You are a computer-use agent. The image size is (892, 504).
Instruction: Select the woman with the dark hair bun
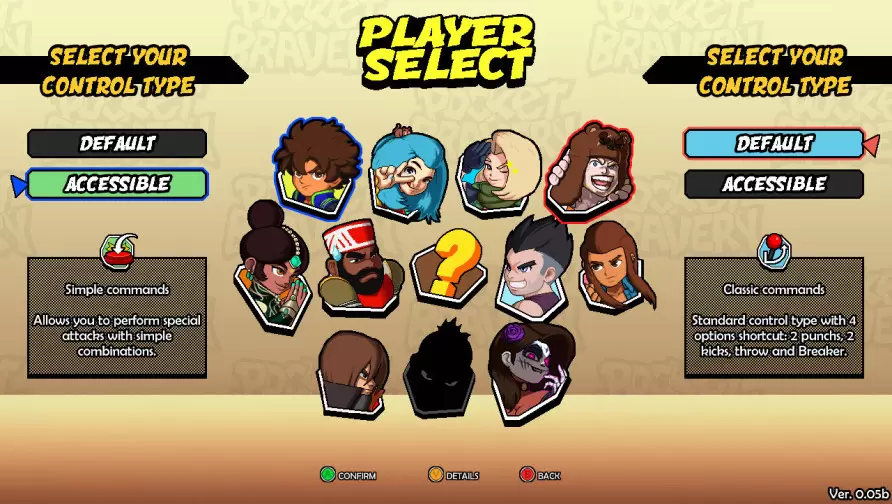tap(270, 265)
